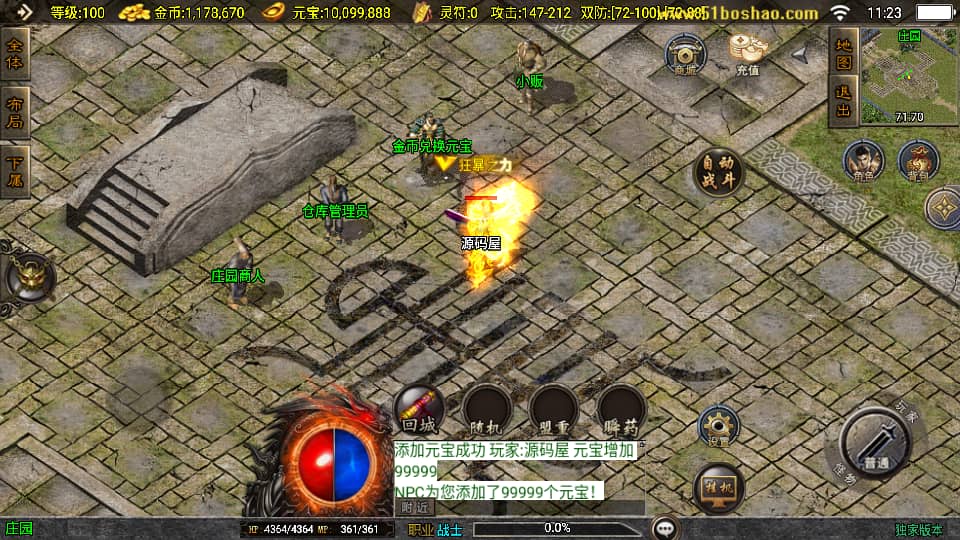Image resolution: width=960 pixels, height=540 pixels.
Task: Tap the 普通 sword attack button
Action: 875,445
